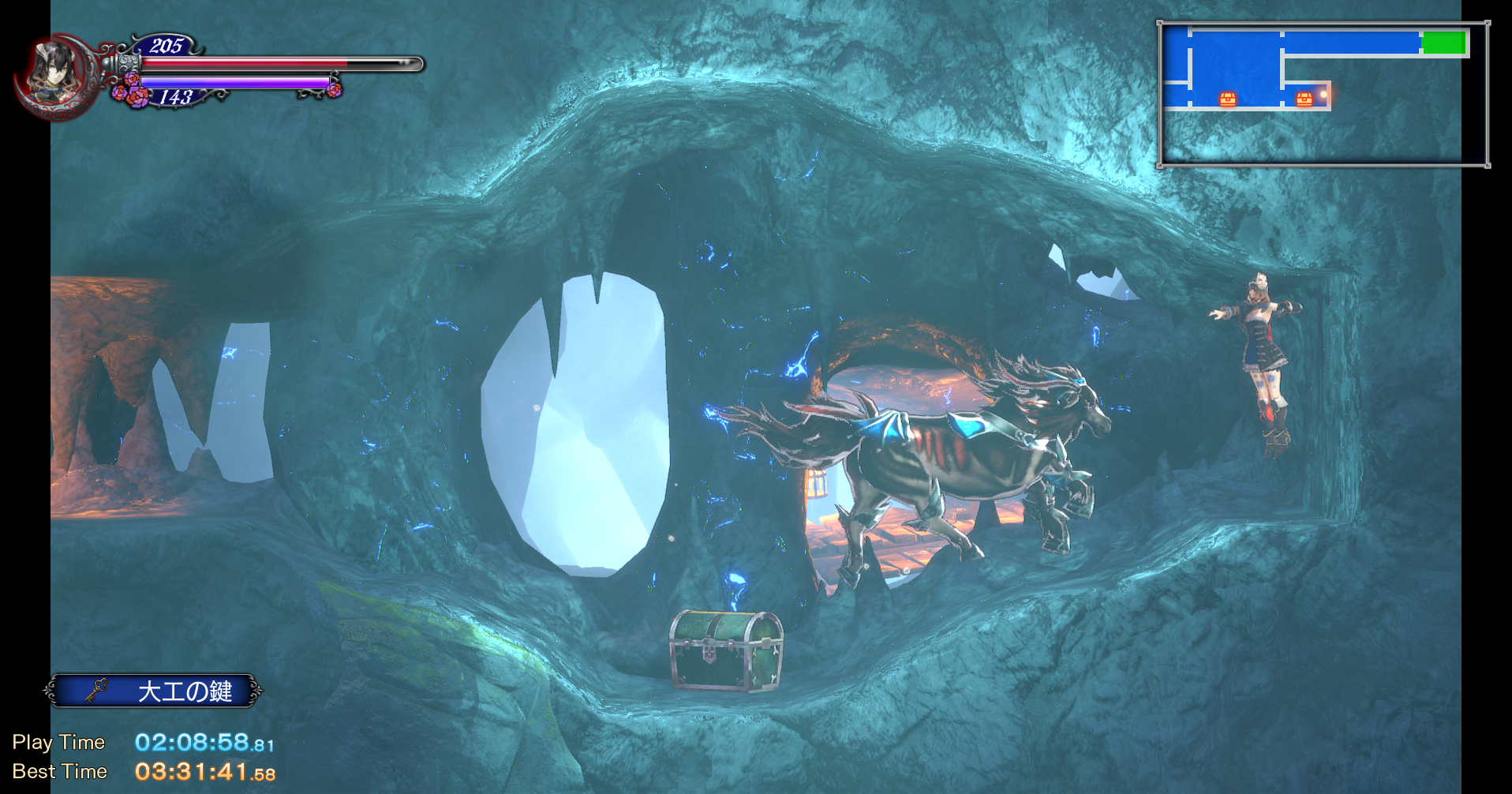Click Miriam's character portrait

coord(51,73)
